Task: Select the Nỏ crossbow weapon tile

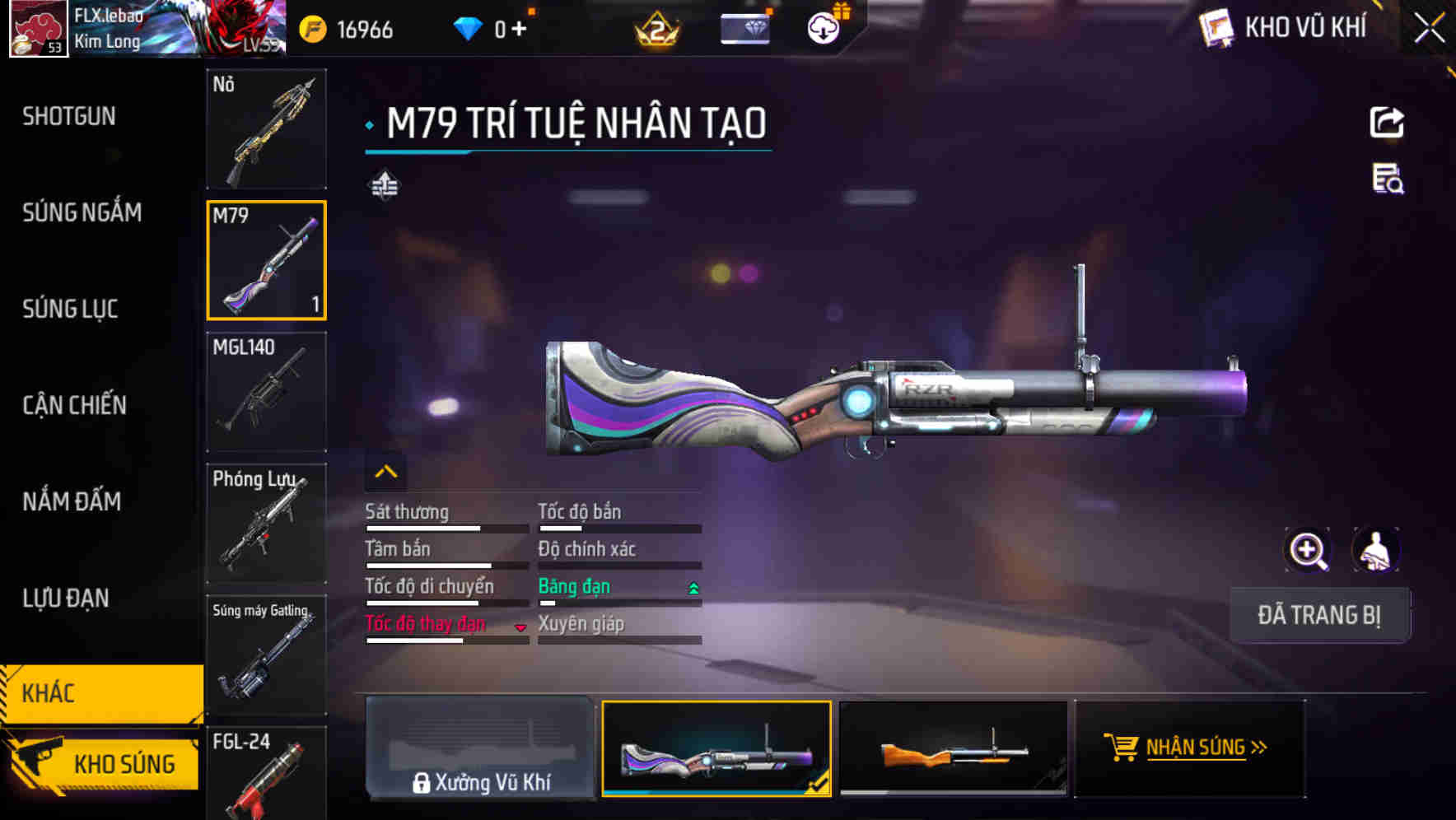Action: coord(266,129)
